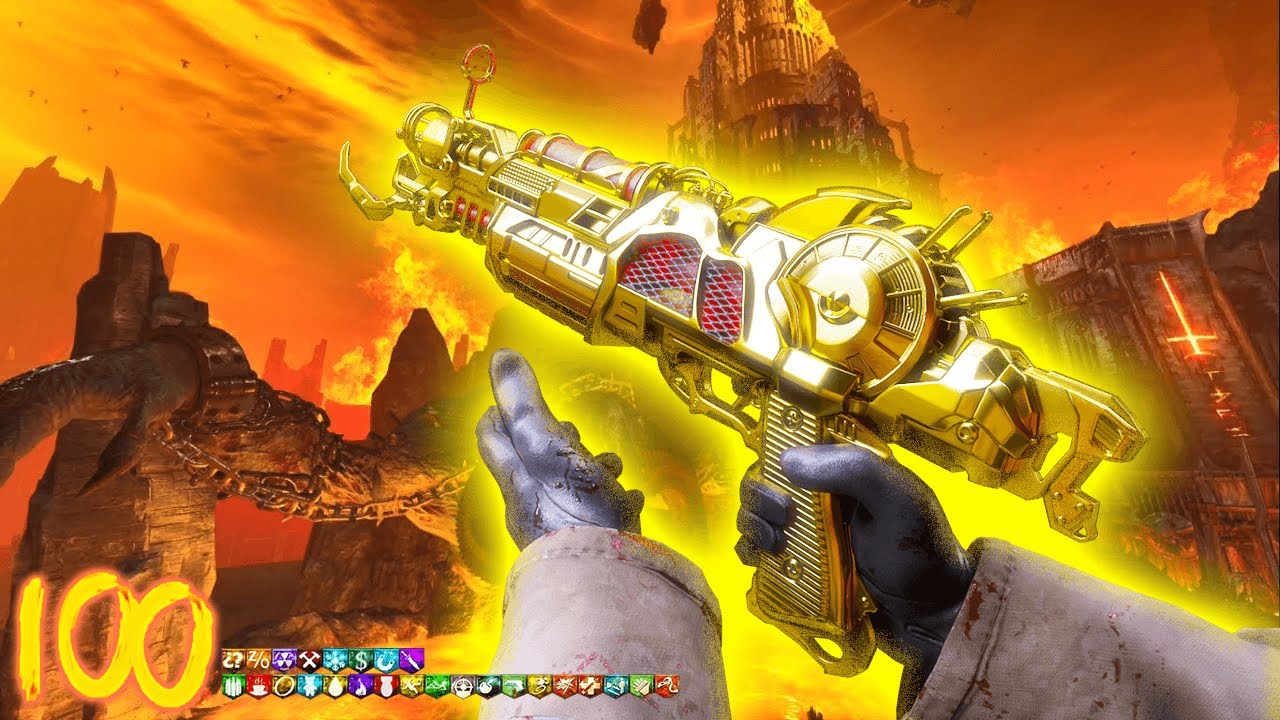Viewport: 1280px width, 720px height.
Task: Click the green bullets perk icon
Action: 234,686
